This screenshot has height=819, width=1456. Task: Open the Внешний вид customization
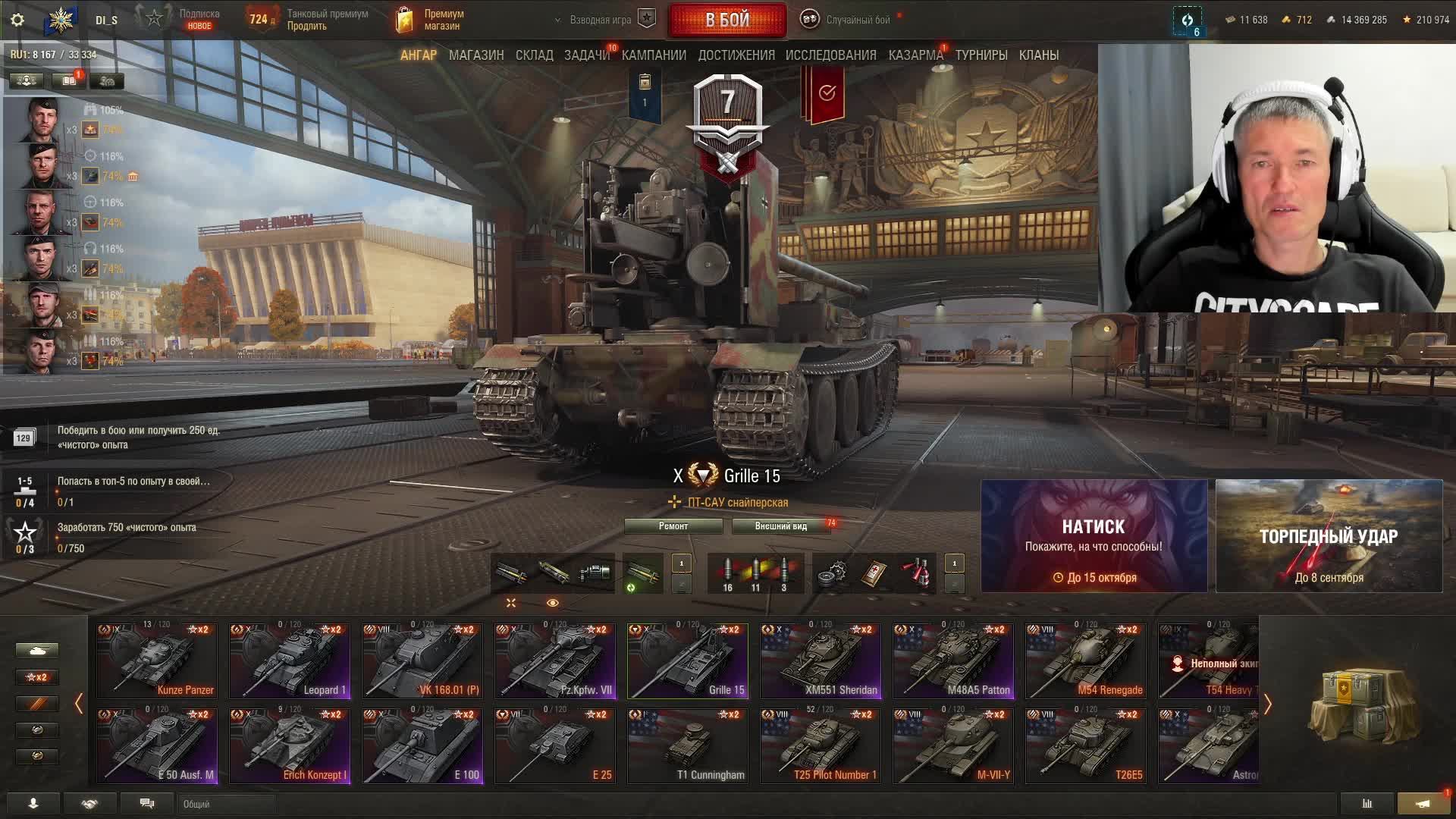pos(780,526)
